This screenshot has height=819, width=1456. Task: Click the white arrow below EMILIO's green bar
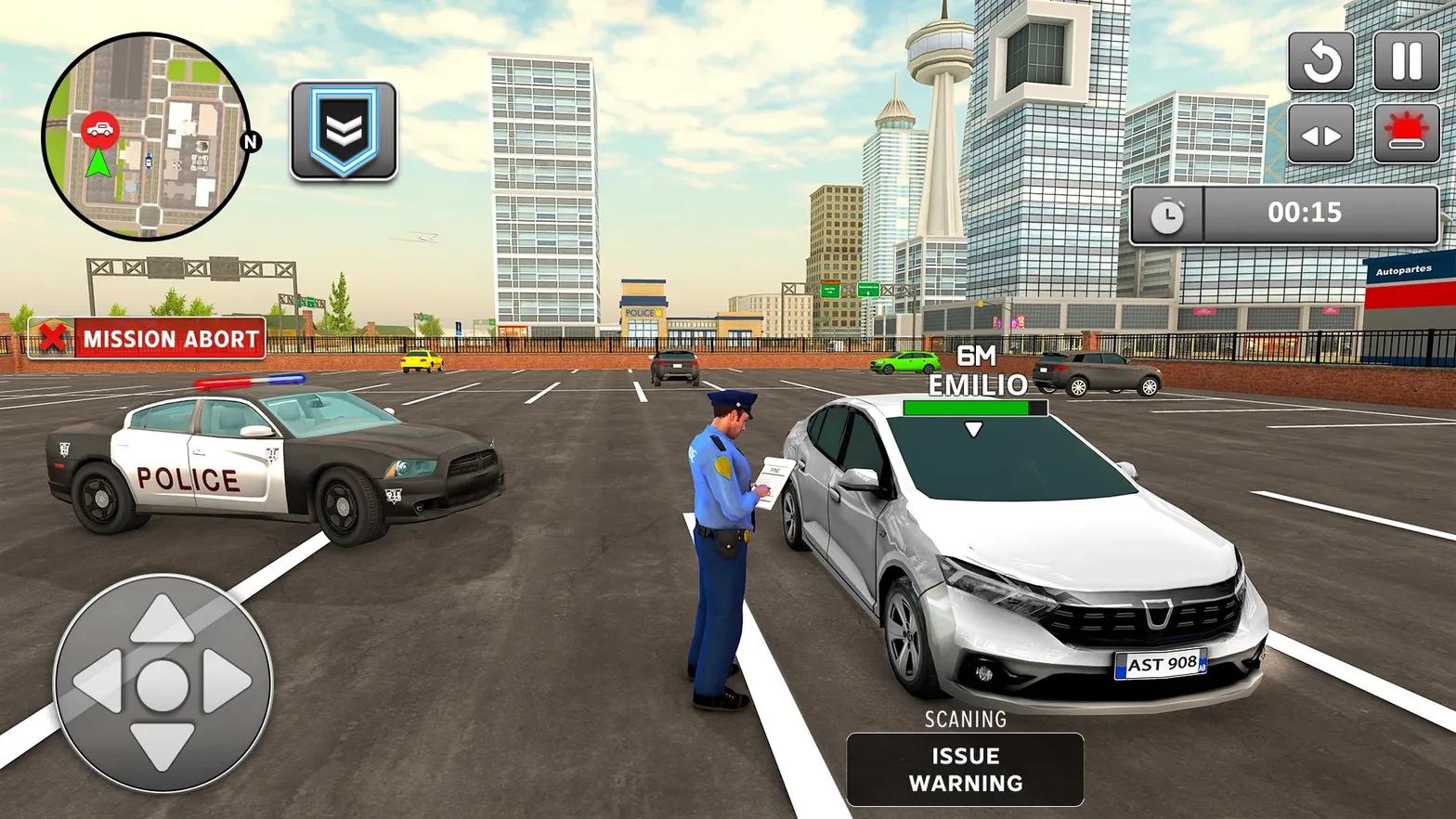tap(974, 428)
